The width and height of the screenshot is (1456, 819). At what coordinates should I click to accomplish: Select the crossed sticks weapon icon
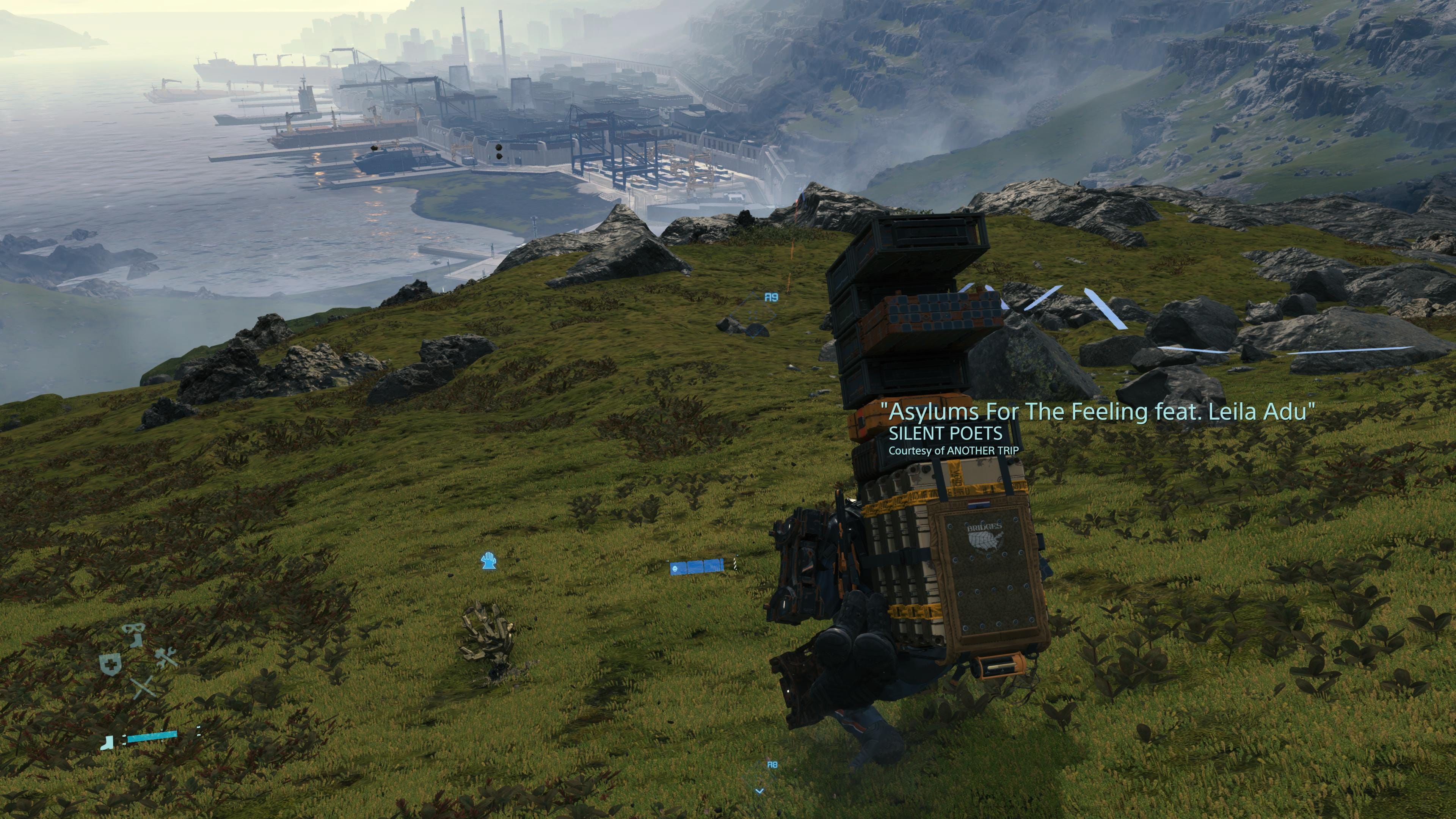click(144, 687)
